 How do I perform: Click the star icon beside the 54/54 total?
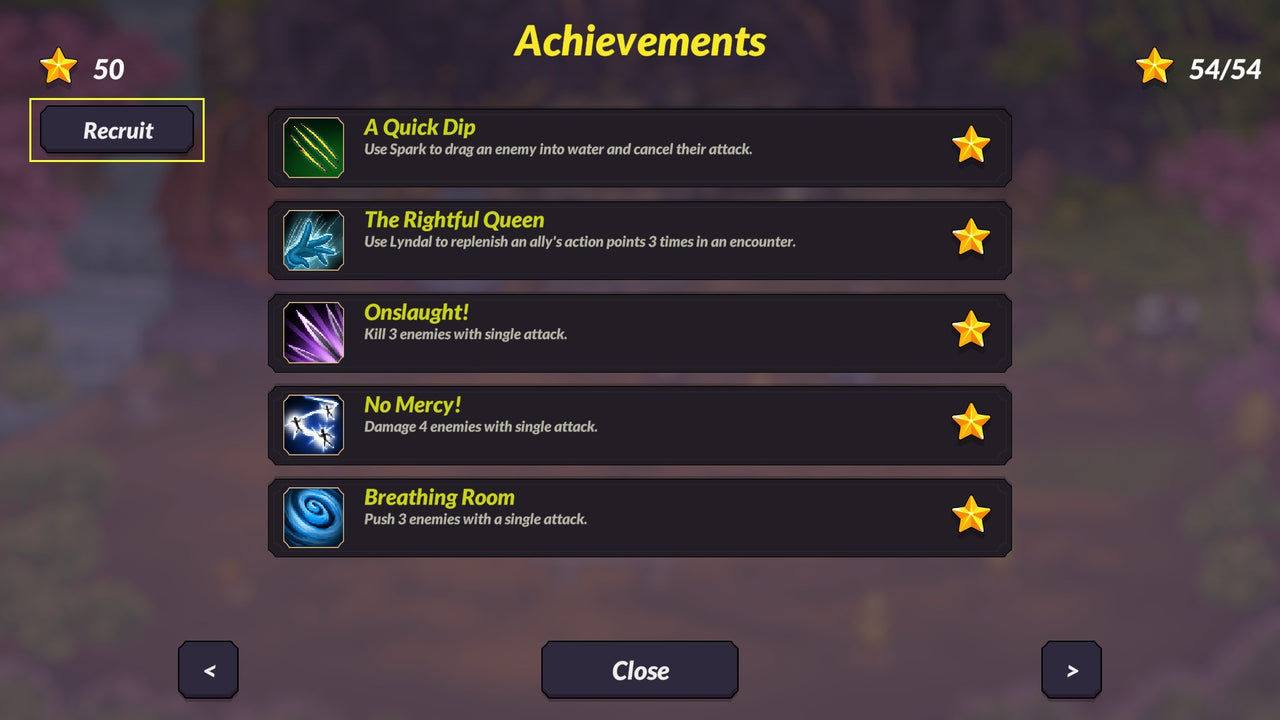point(1155,66)
